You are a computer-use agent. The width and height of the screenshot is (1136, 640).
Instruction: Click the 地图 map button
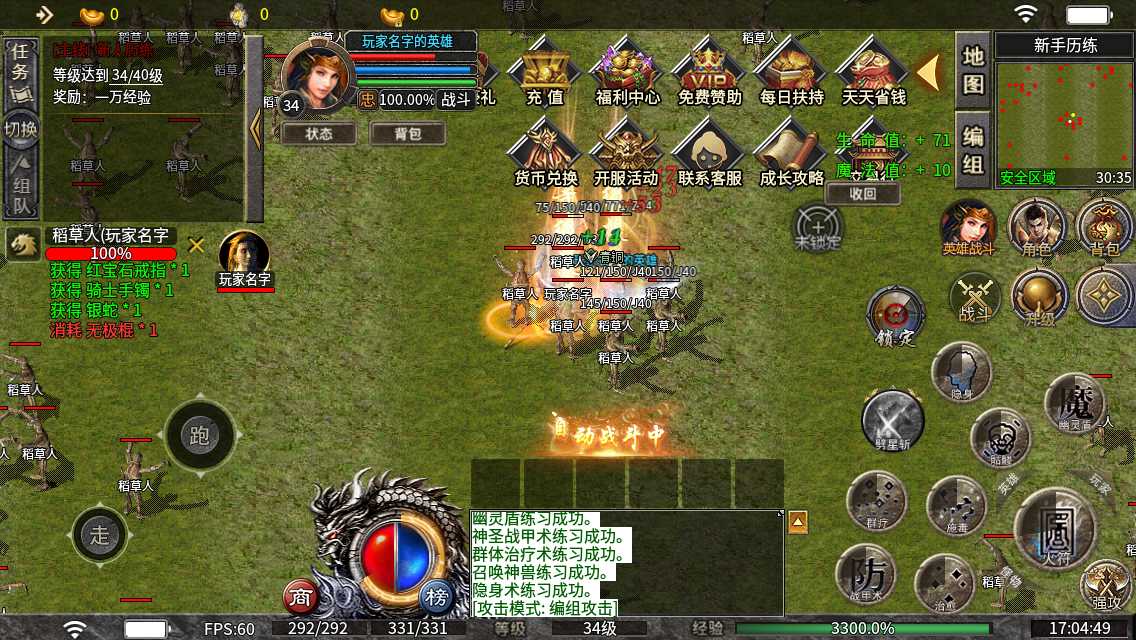coord(973,70)
